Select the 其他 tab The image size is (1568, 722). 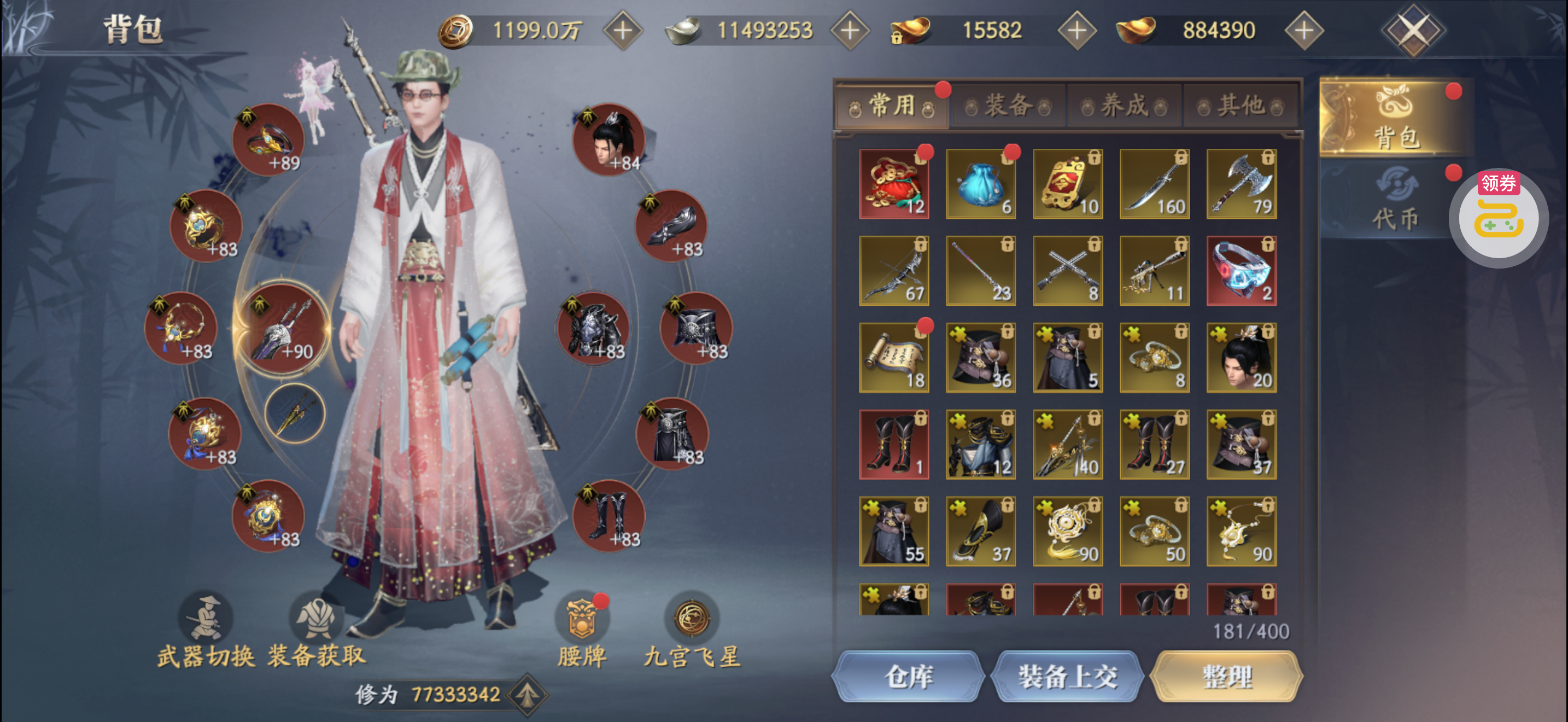pyautogui.click(x=1240, y=106)
